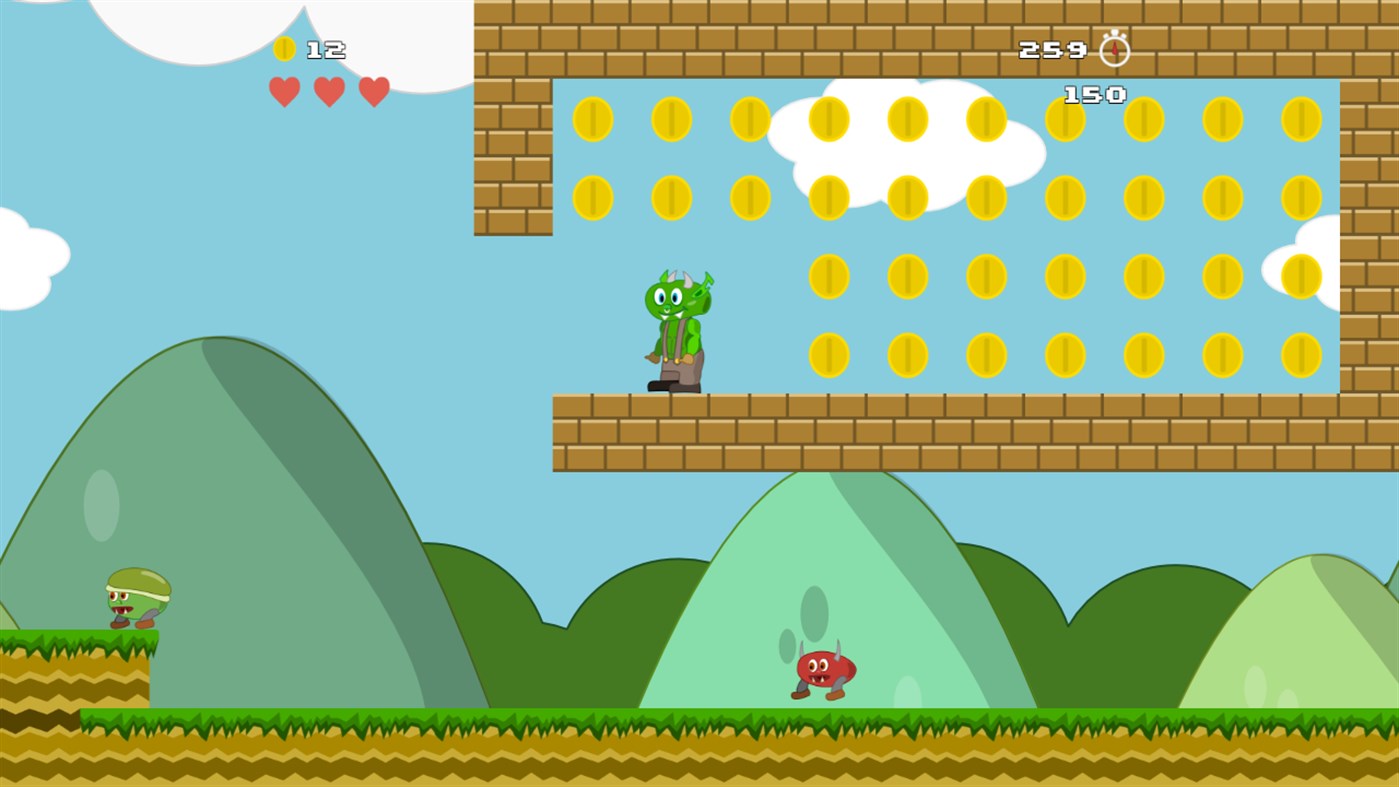Viewport: 1399px width, 787px height.
Task: Click a coin in the top coin row
Action: point(592,117)
